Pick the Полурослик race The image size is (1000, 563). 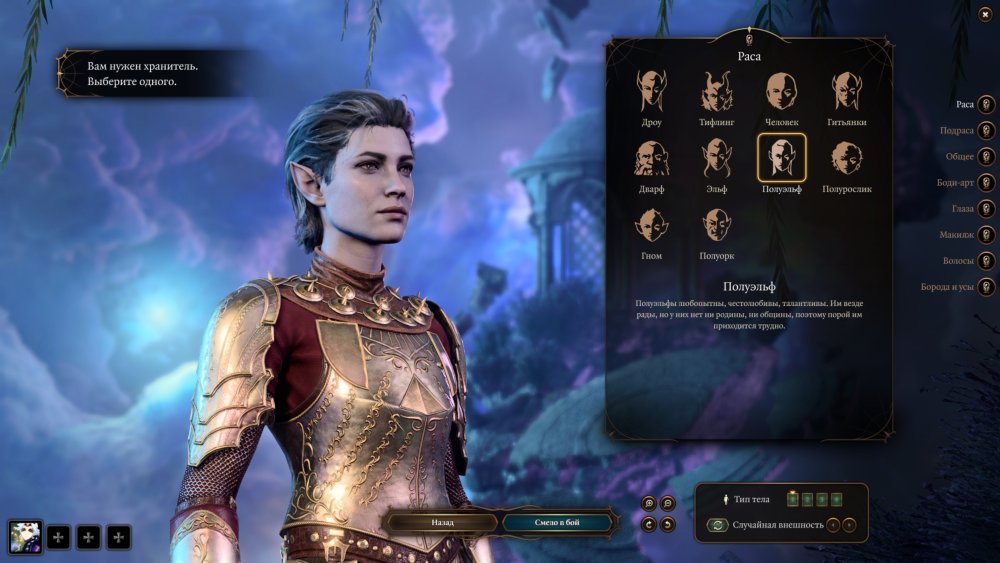[847, 159]
